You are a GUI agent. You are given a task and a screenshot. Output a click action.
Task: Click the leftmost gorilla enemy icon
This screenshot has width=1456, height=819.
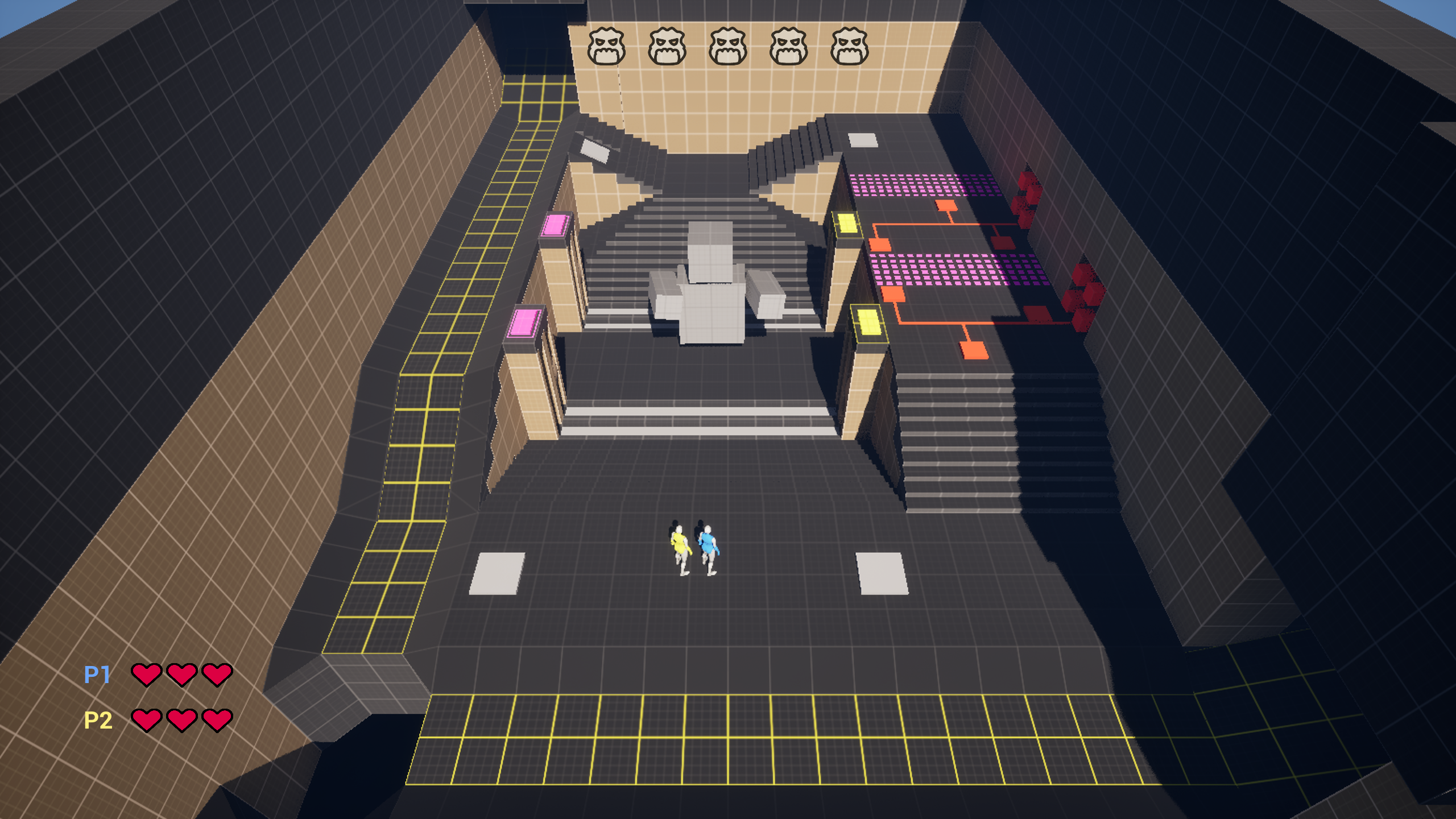(607, 44)
